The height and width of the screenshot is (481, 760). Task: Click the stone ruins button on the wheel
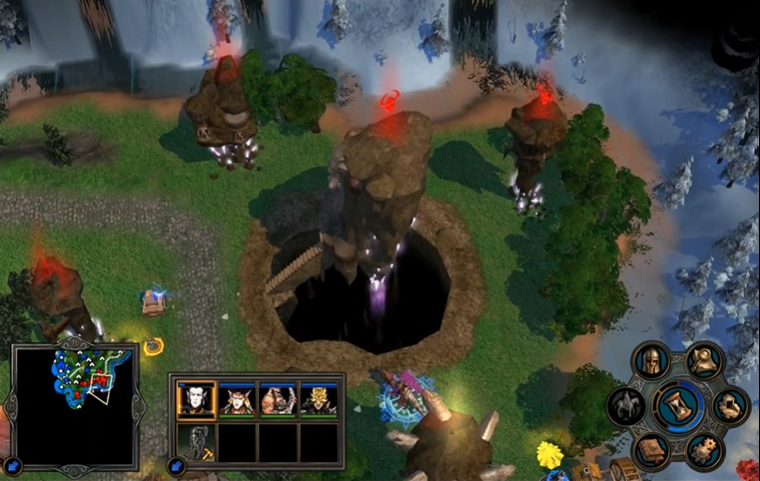[731, 405]
